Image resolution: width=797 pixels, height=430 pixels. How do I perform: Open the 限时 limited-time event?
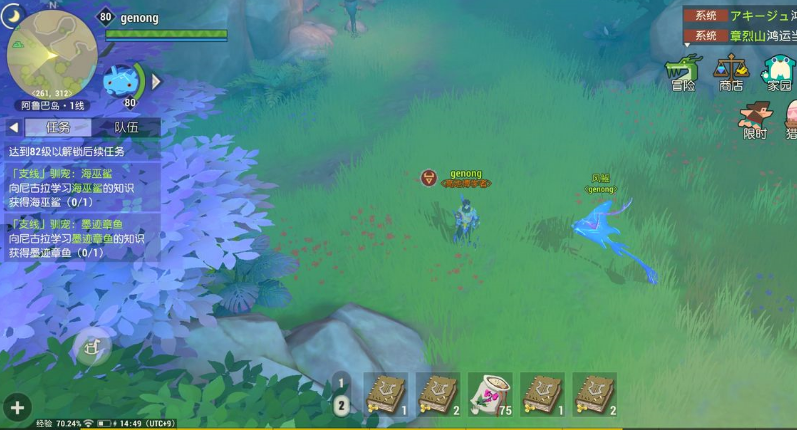tap(755, 119)
